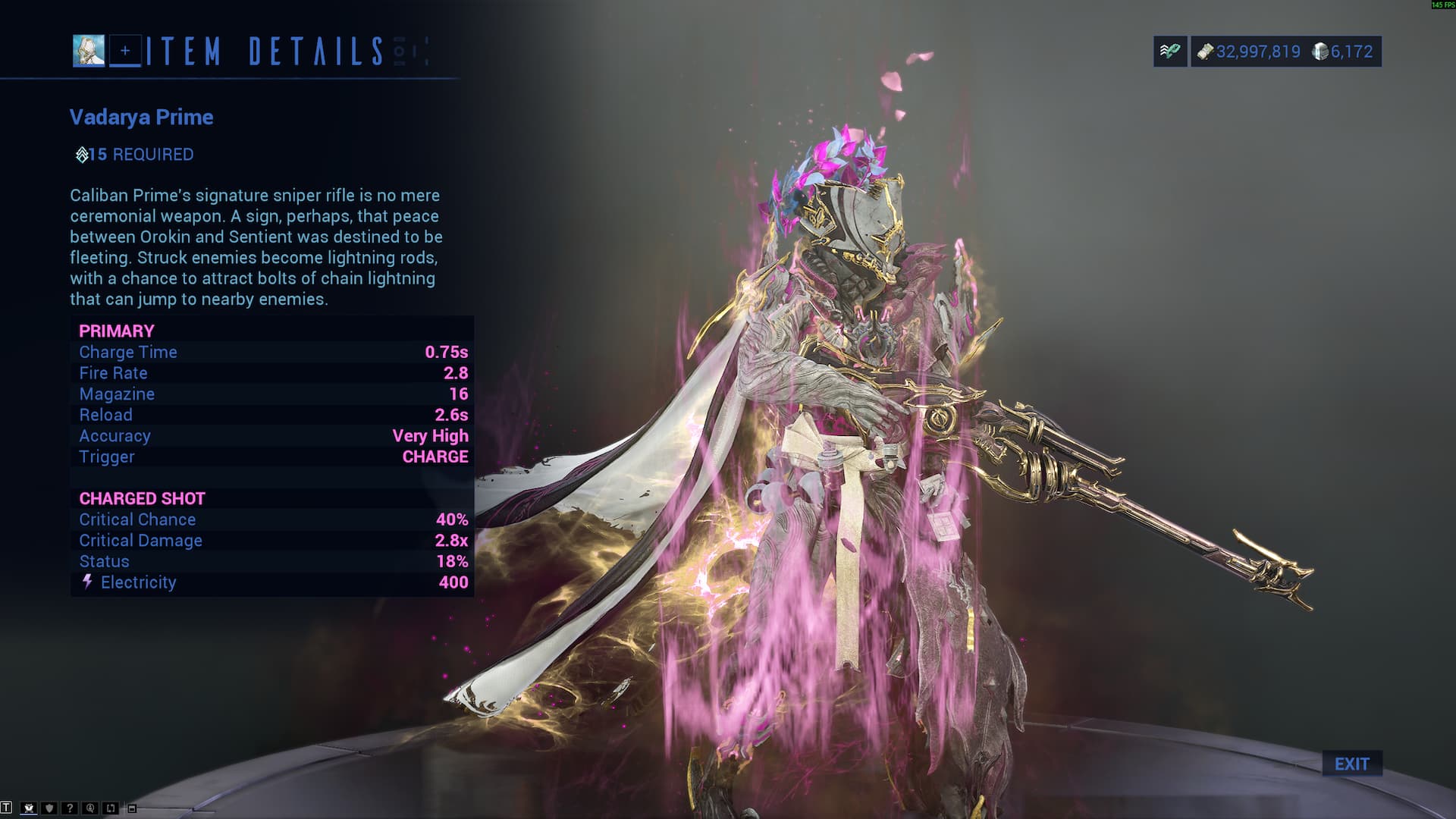
Task: Minimize the chat window
Action: [x=132, y=809]
